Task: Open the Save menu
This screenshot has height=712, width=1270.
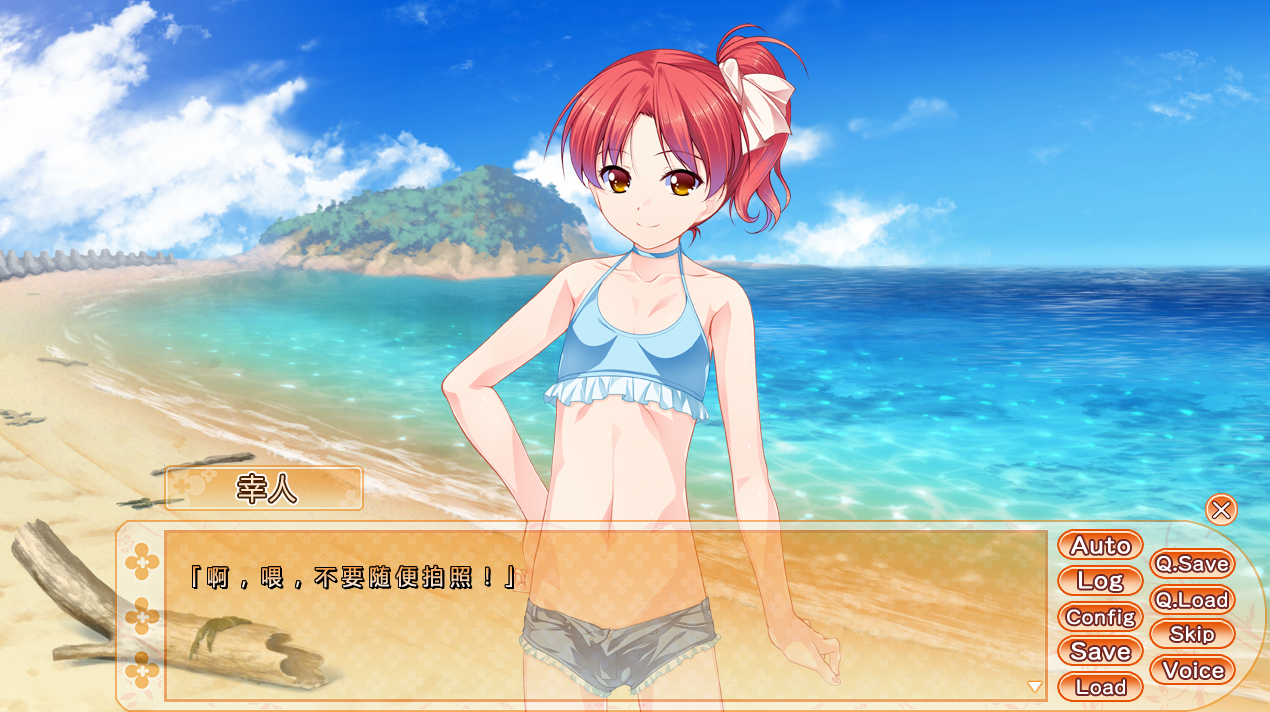Action: click(x=1100, y=652)
